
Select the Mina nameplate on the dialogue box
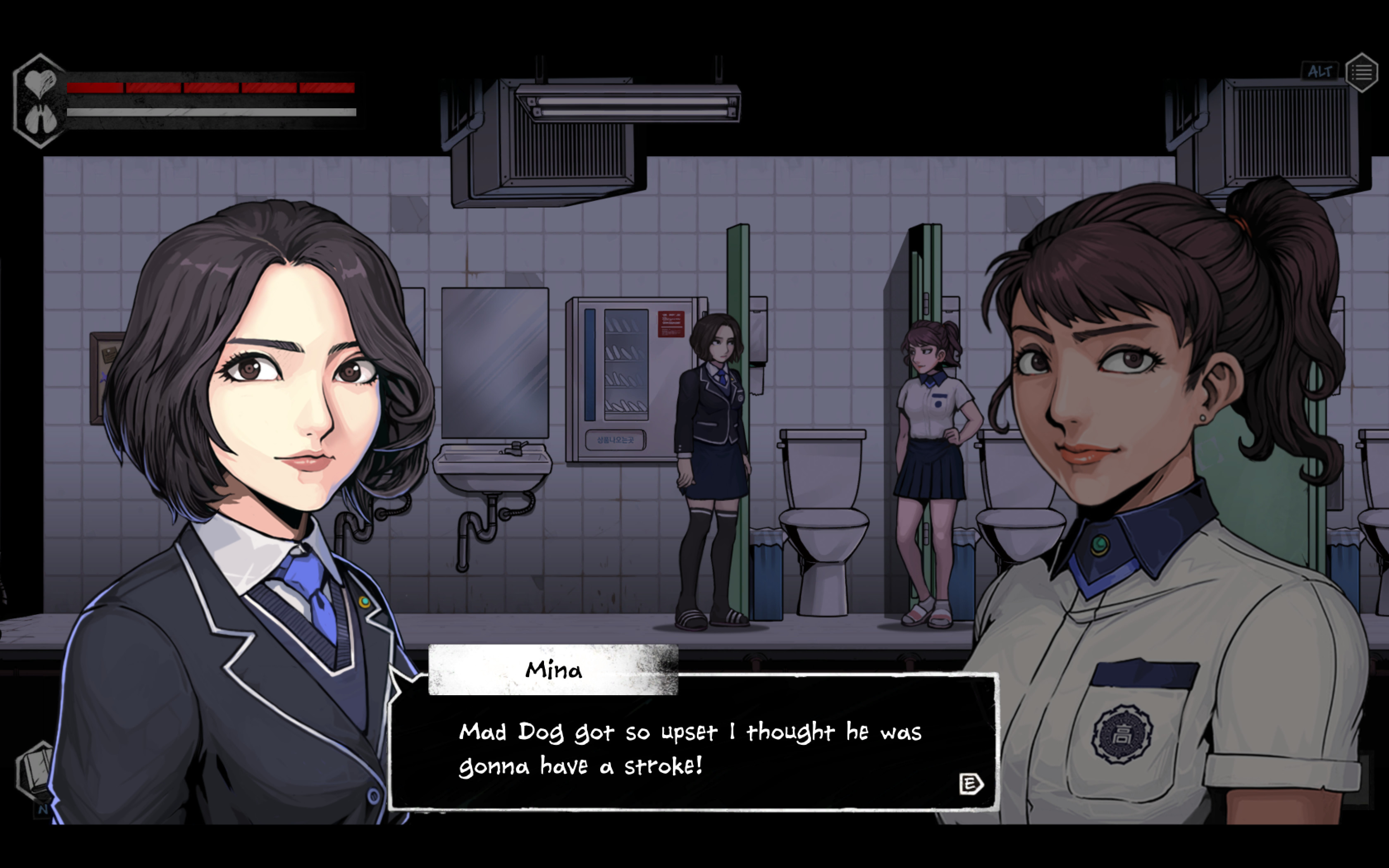pos(553,669)
